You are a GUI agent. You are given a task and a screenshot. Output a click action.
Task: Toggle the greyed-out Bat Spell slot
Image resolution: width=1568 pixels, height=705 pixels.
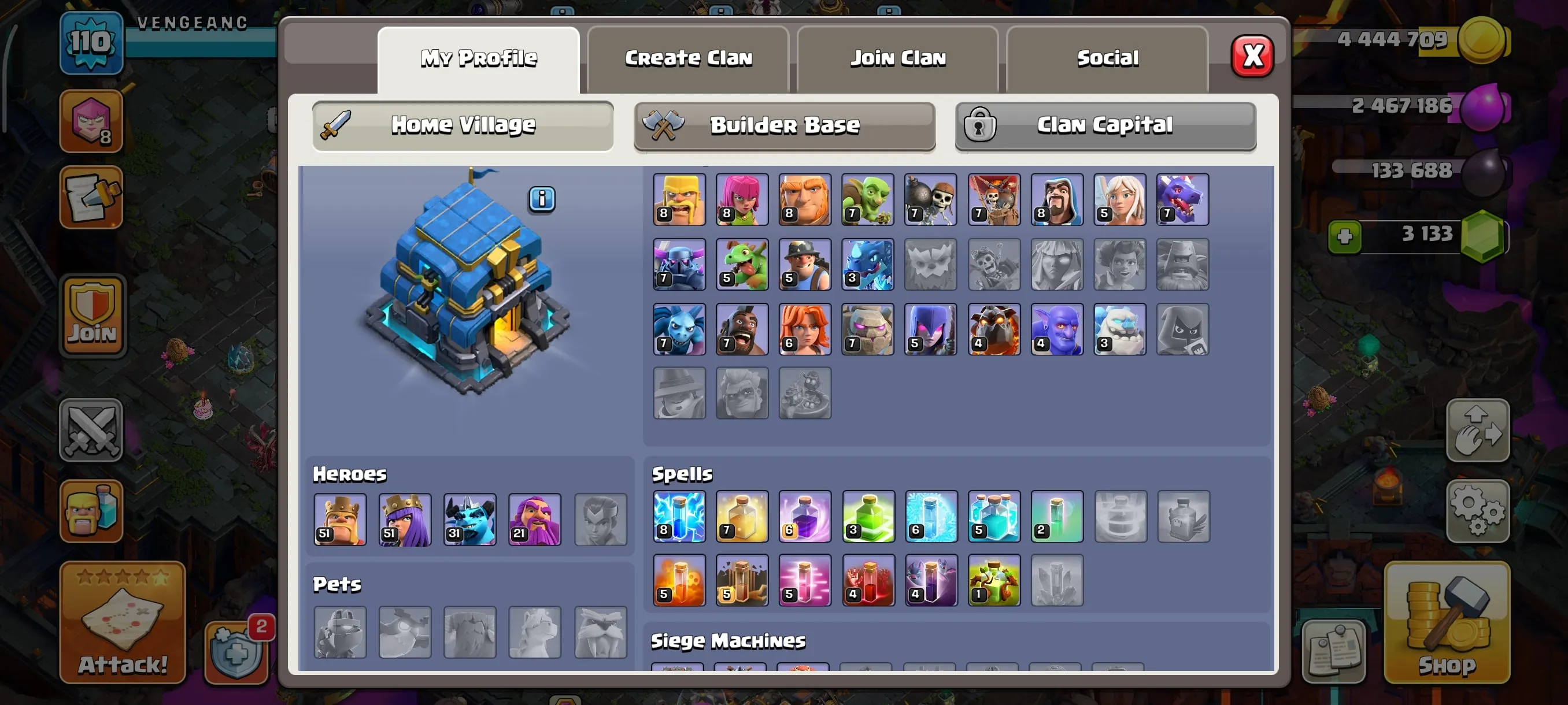pos(1057,581)
